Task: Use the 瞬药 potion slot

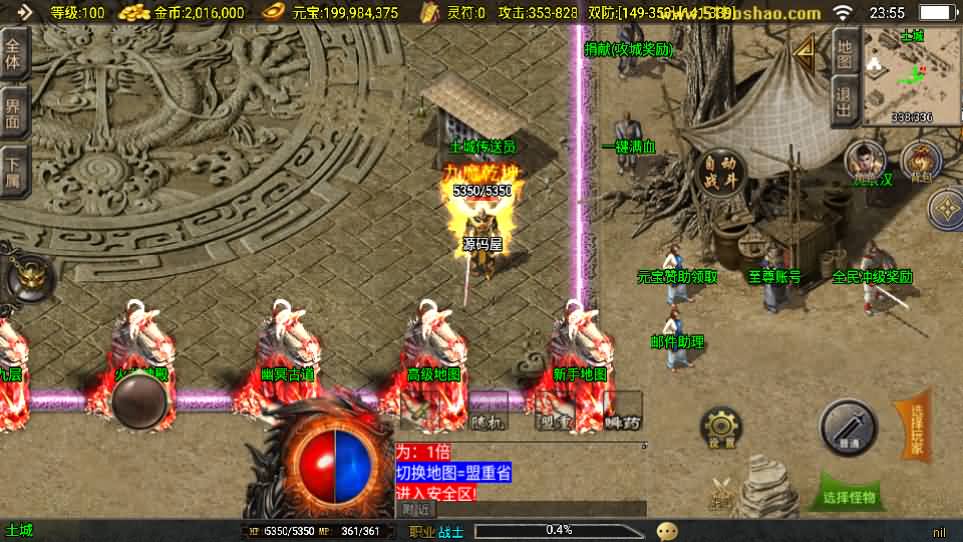Action: (x=622, y=412)
